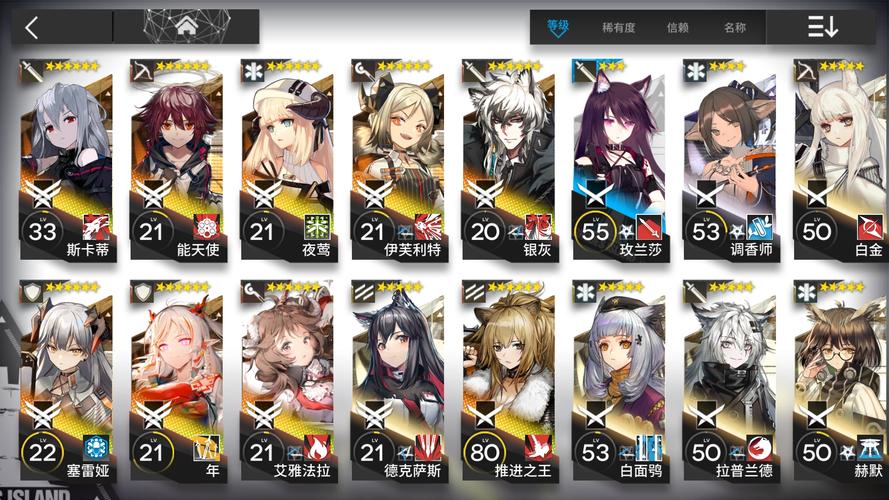This screenshot has width=889, height=500.
Task: Choose the 调香师 operator card
Action: (731, 160)
